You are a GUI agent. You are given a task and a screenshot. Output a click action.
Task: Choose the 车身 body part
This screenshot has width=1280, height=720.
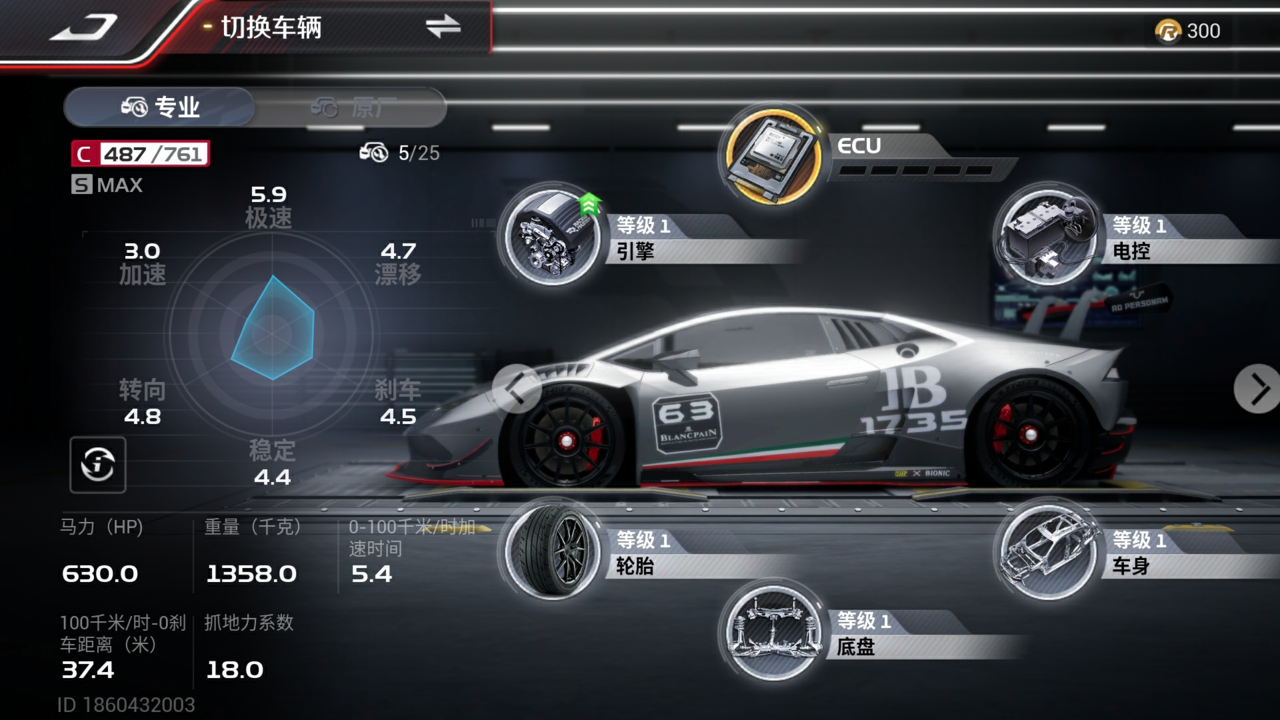(1046, 551)
